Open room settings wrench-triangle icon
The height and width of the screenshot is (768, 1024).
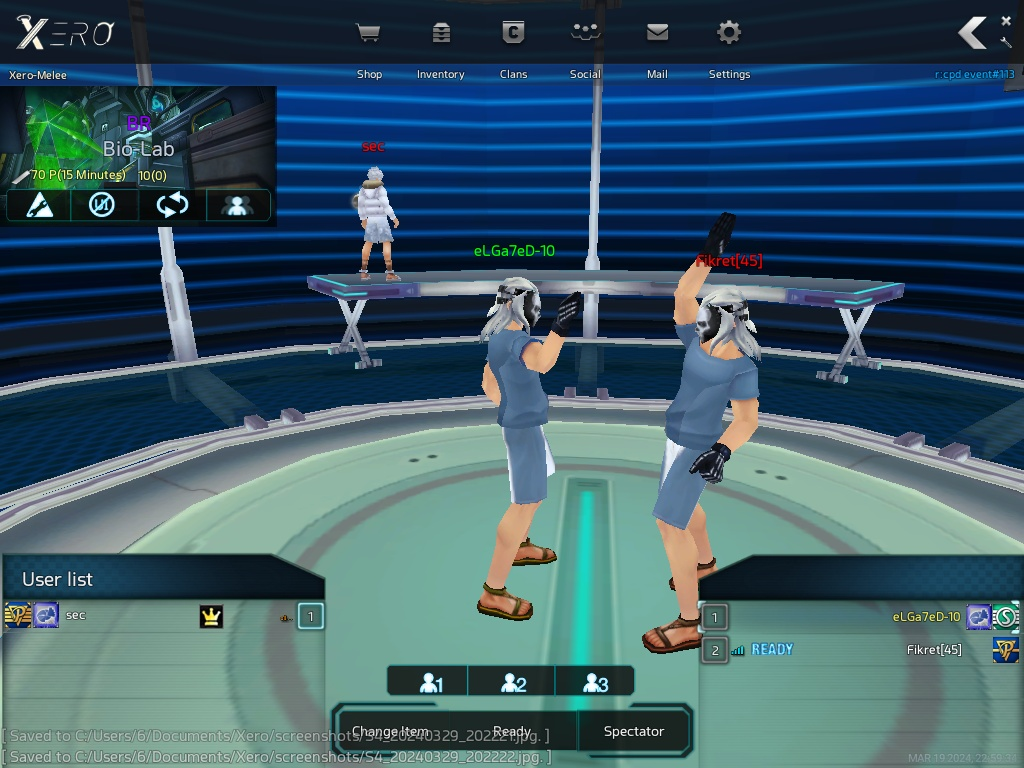(x=38, y=205)
